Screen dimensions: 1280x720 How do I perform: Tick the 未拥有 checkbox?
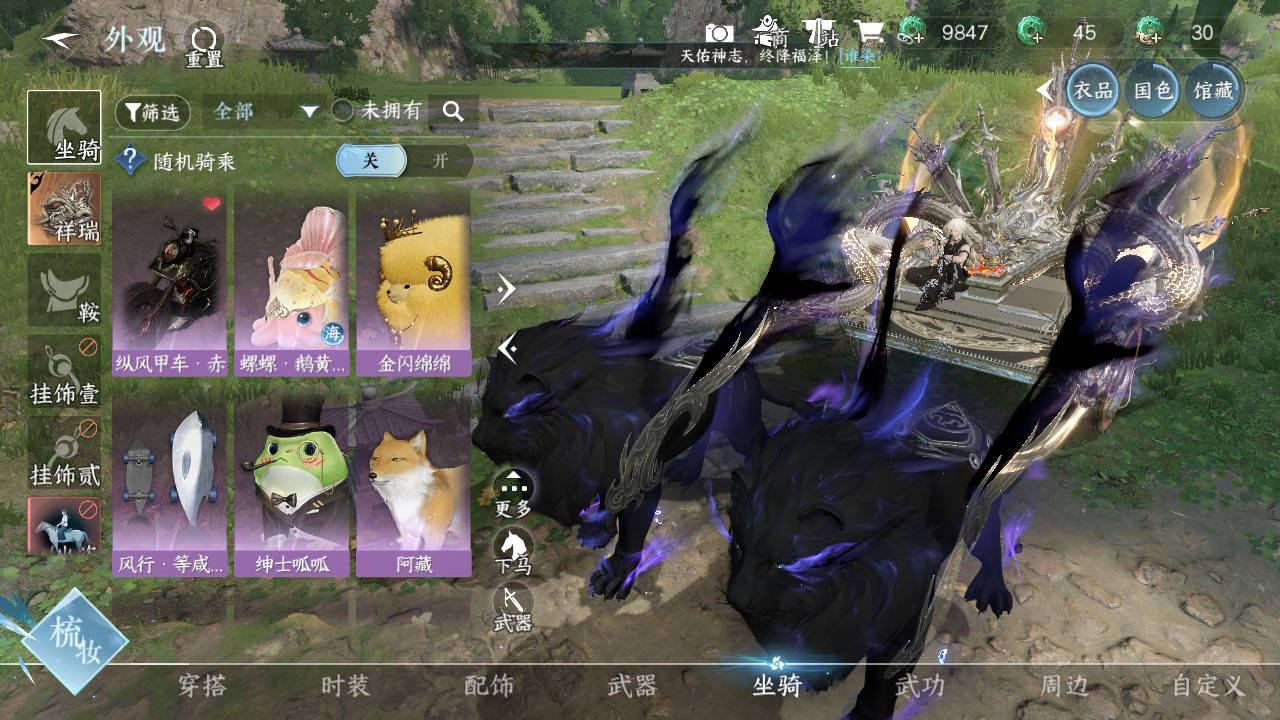343,111
